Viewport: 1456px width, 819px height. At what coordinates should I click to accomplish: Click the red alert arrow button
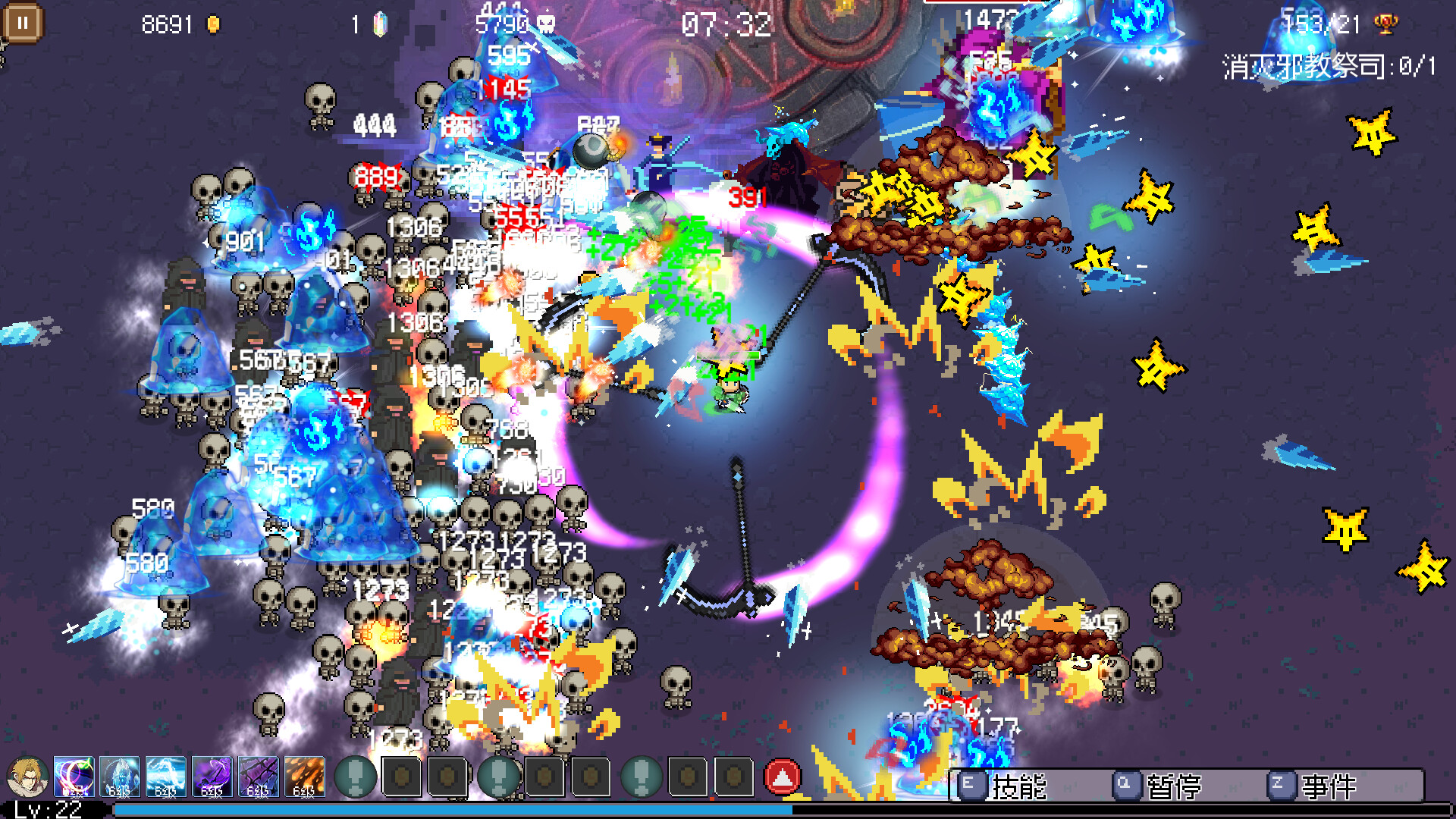784,775
